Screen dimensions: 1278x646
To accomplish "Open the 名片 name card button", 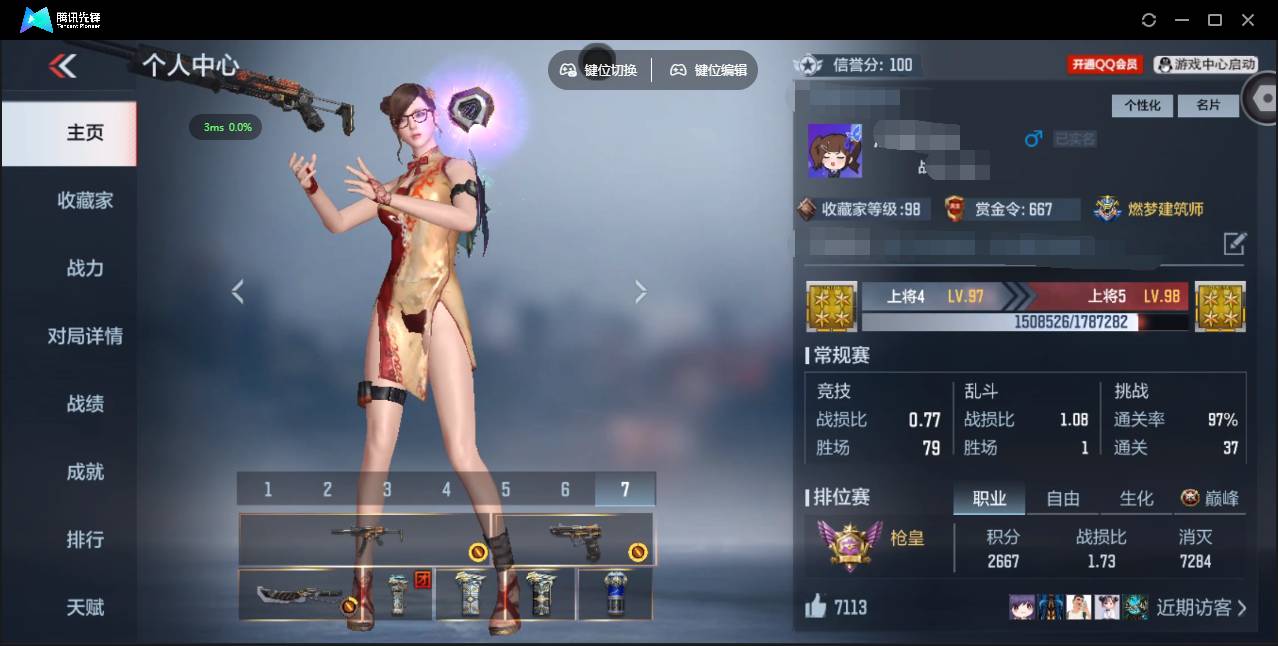I will tap(1208, 105).
